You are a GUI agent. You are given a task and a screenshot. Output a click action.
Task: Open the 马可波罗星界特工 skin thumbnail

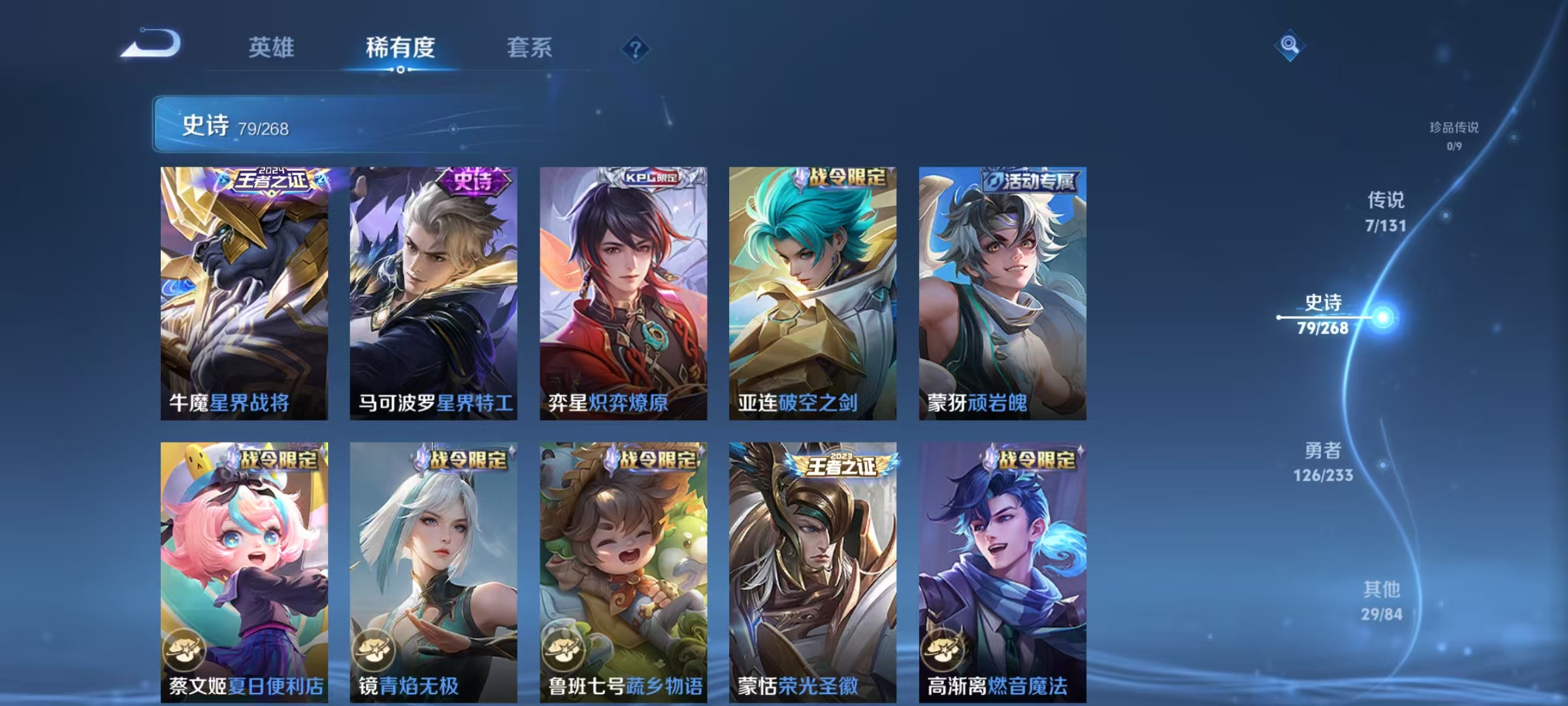(x=433, y=294)
